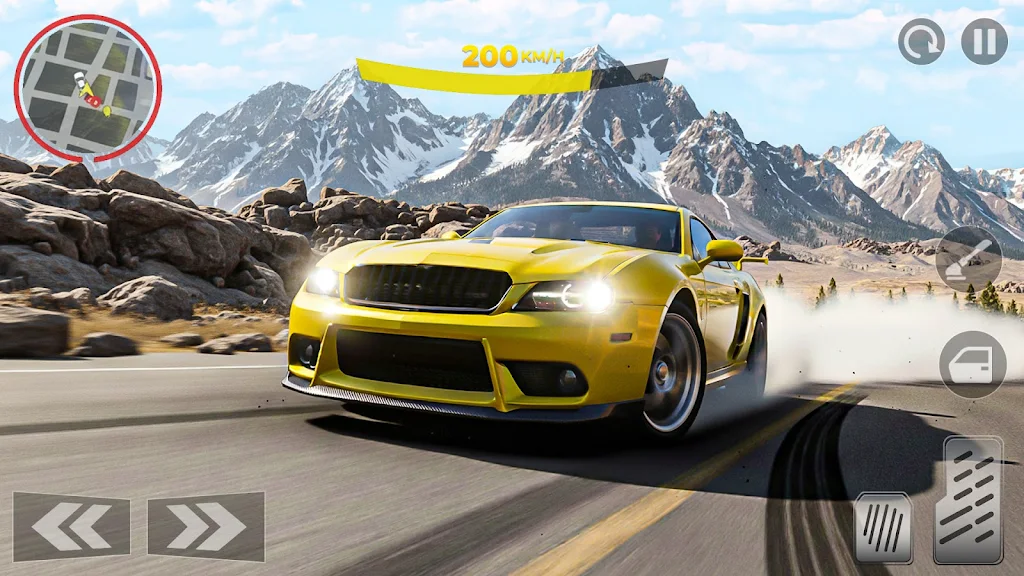The width and height of the screenshot is (1024, 576).
Task: Open the circular city minimap
Action: click(87, 88)
